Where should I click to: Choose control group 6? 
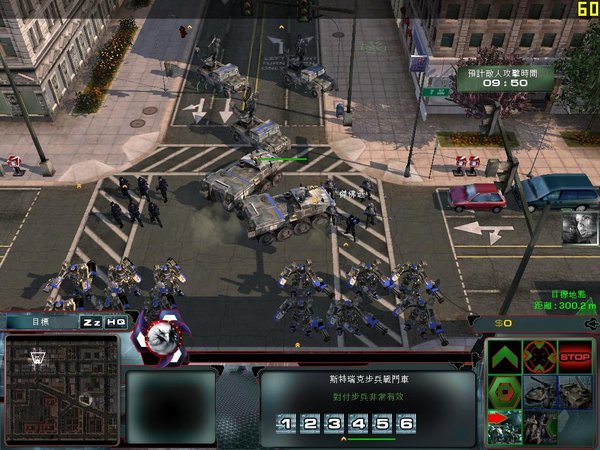coord(406,424)
